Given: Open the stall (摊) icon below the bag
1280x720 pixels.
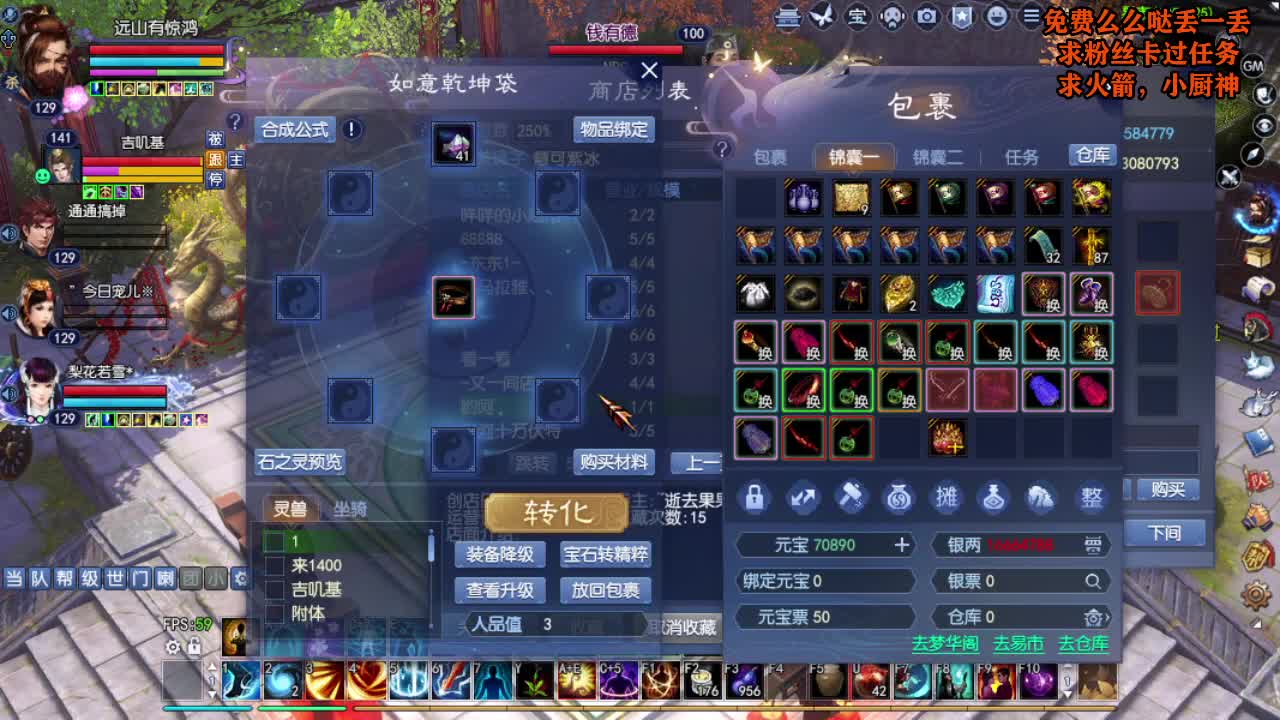Looking at the screenshot, I should tap(947, 499).
